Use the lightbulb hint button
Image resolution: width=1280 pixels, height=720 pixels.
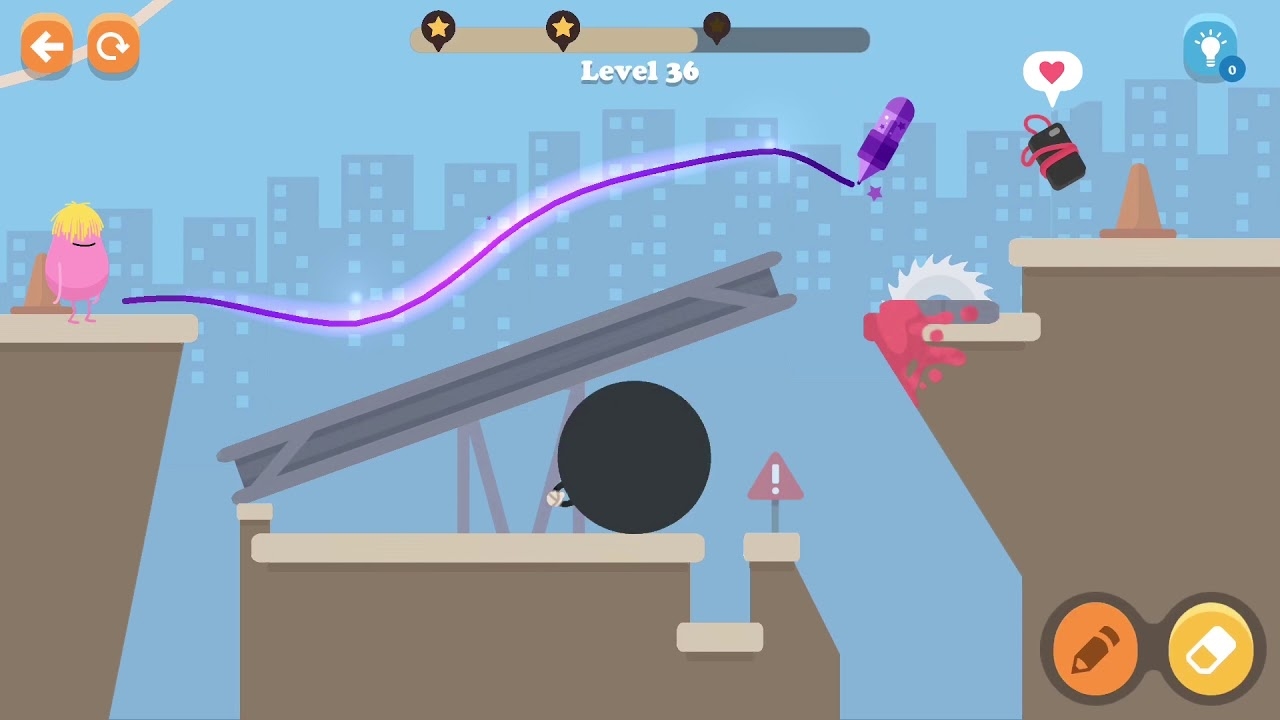(x=1210, y=47)
